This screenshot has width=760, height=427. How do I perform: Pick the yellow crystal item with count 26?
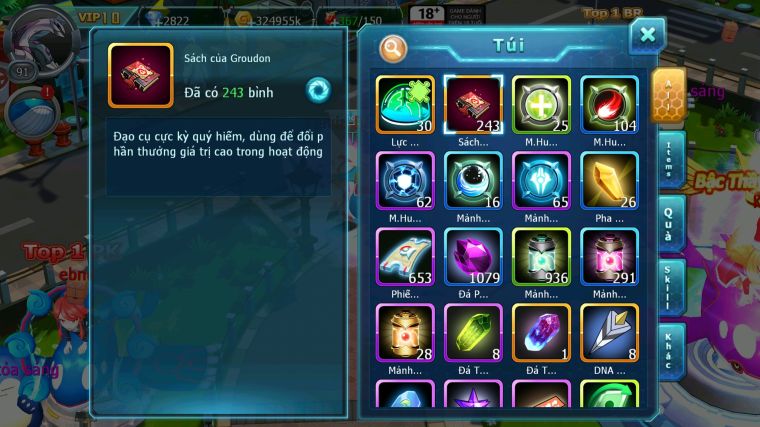click(x=609, y=182)
